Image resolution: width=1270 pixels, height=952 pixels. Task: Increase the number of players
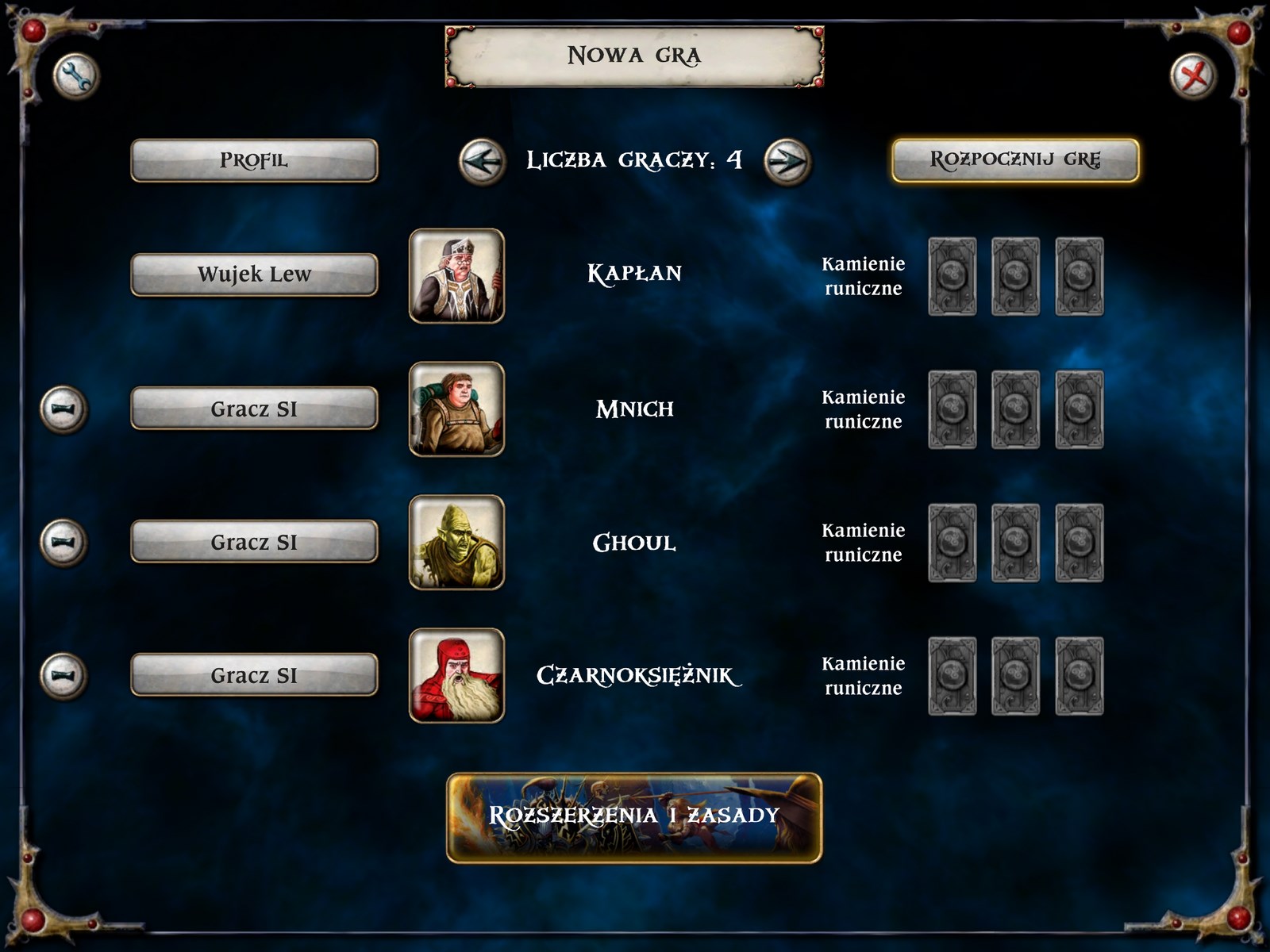[x=787, y=162]
